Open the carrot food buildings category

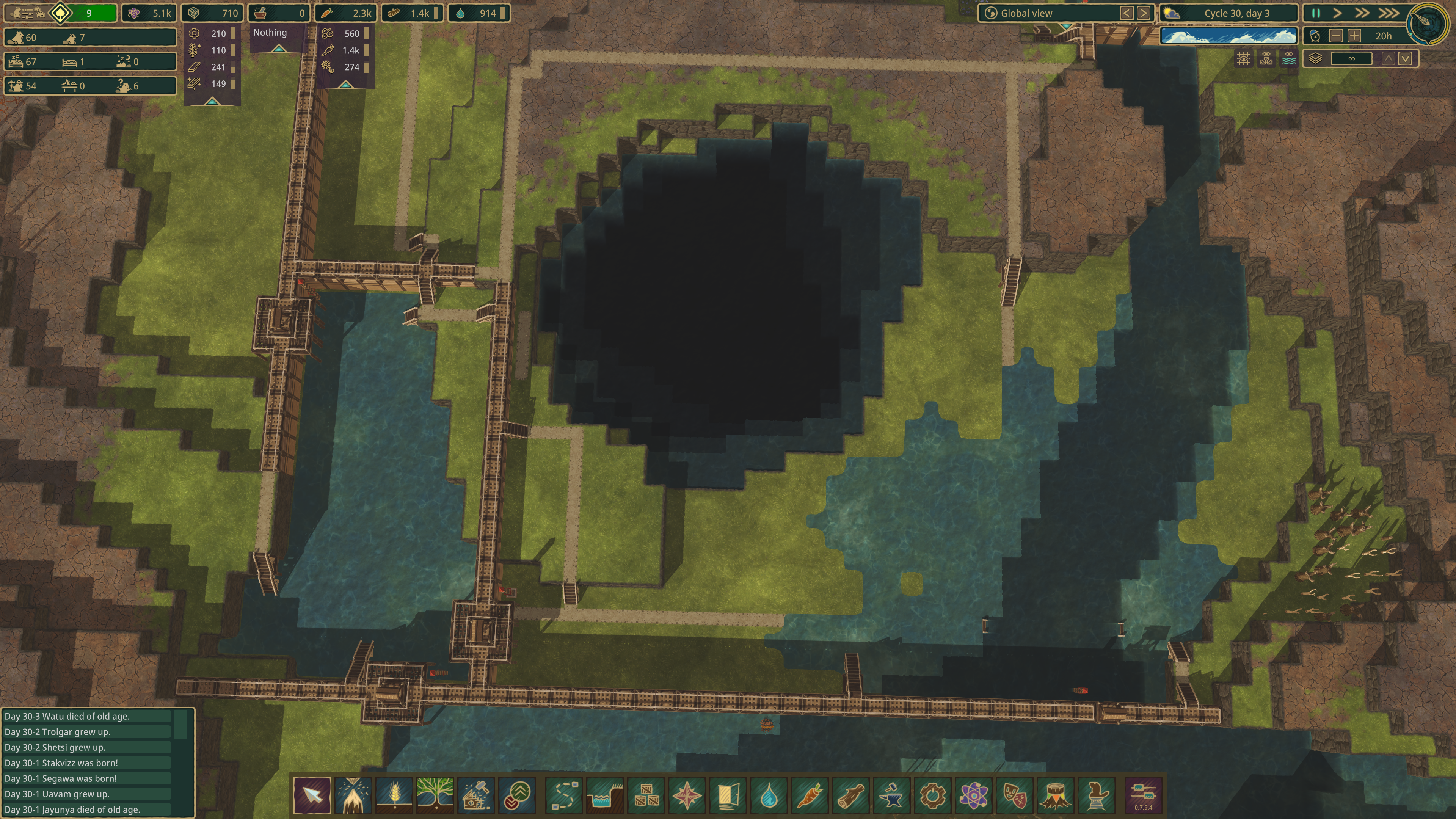pos(810,795)
